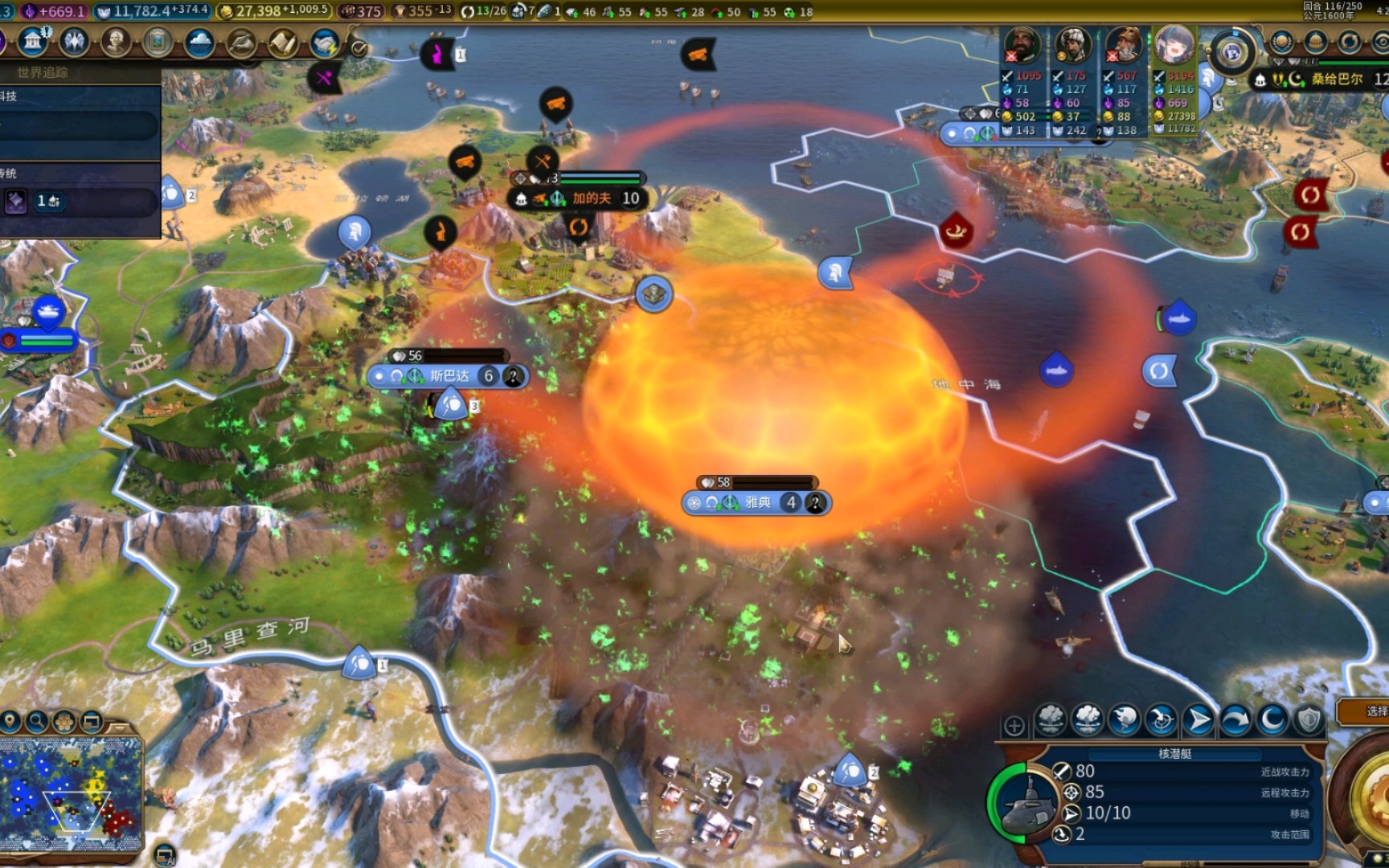Screen dimensions: 1389x868
Task: Select the move-to arrow unit command
Action: click(1198, 719)
